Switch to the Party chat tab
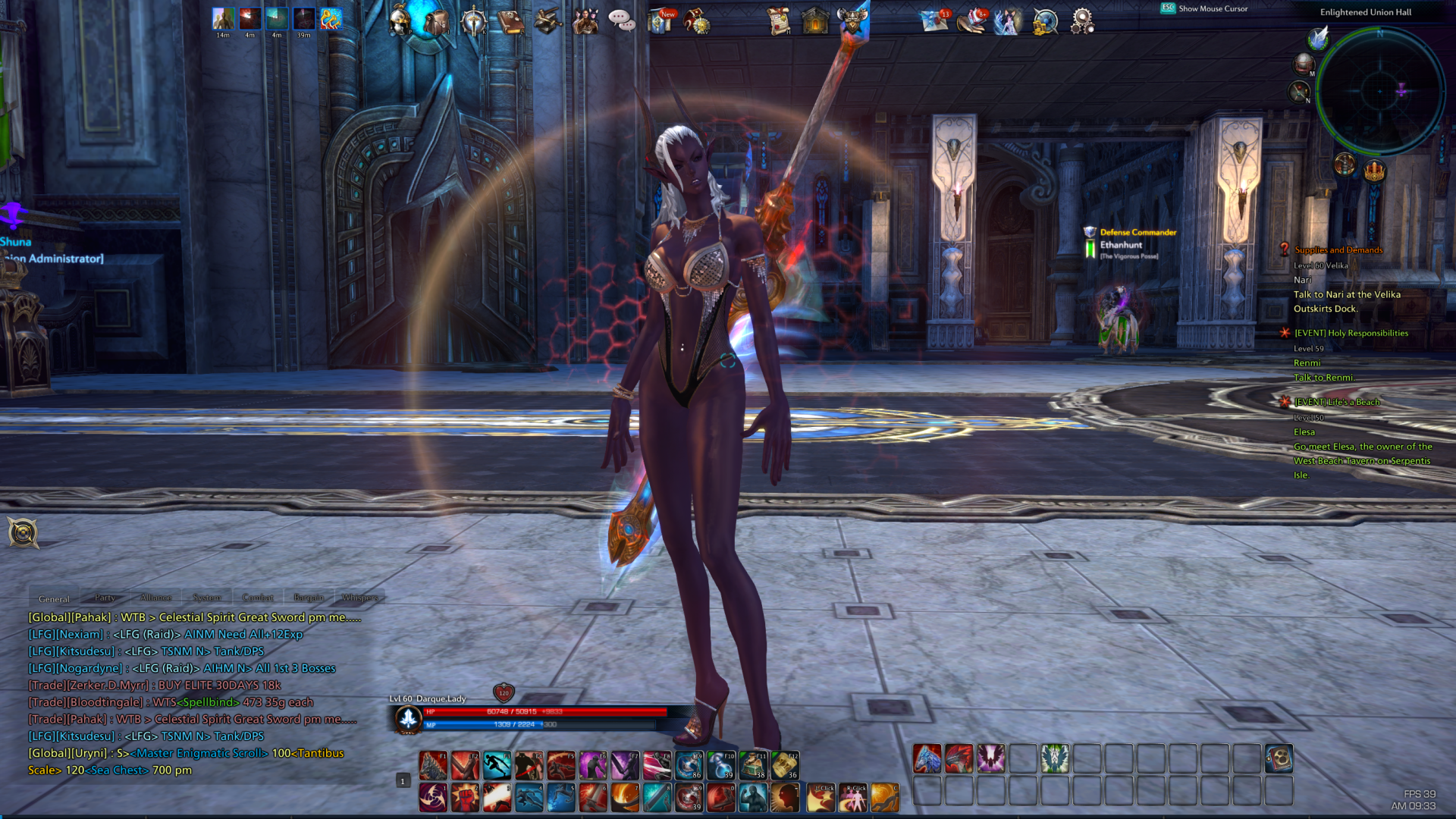Viewport: 1456px width, 819px height. [105, 598]
